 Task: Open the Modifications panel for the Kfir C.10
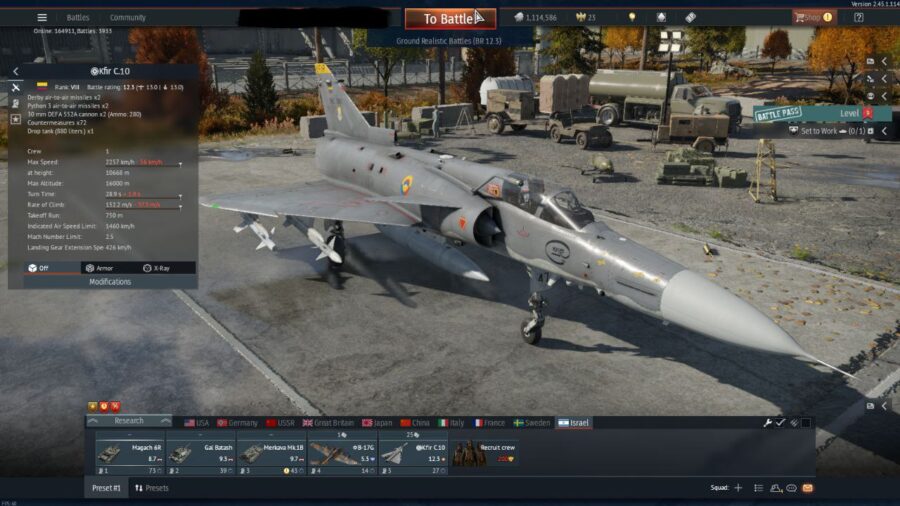pos(110,282)
